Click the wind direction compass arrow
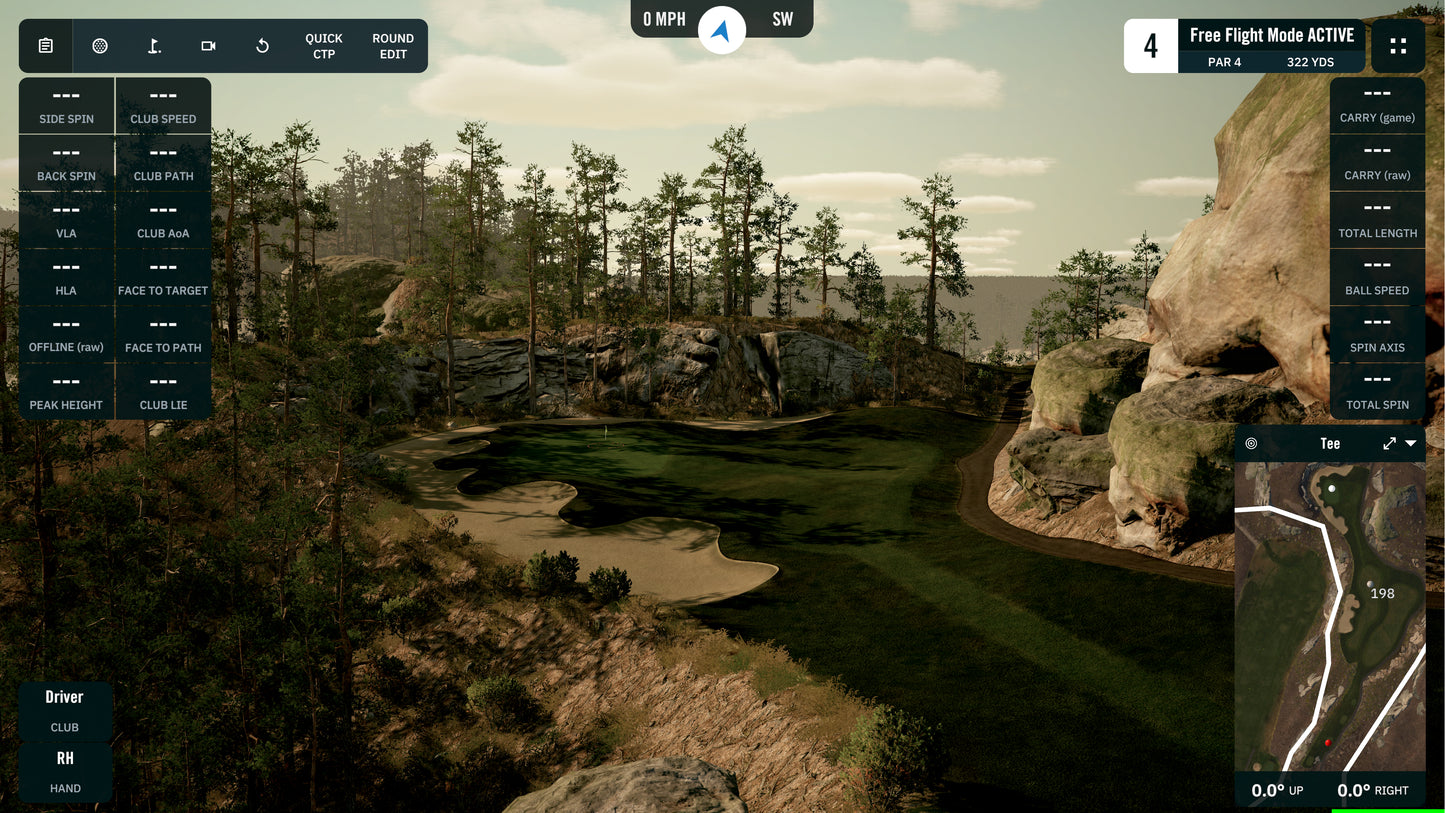 pyautogui.click(x=721, y=31)
